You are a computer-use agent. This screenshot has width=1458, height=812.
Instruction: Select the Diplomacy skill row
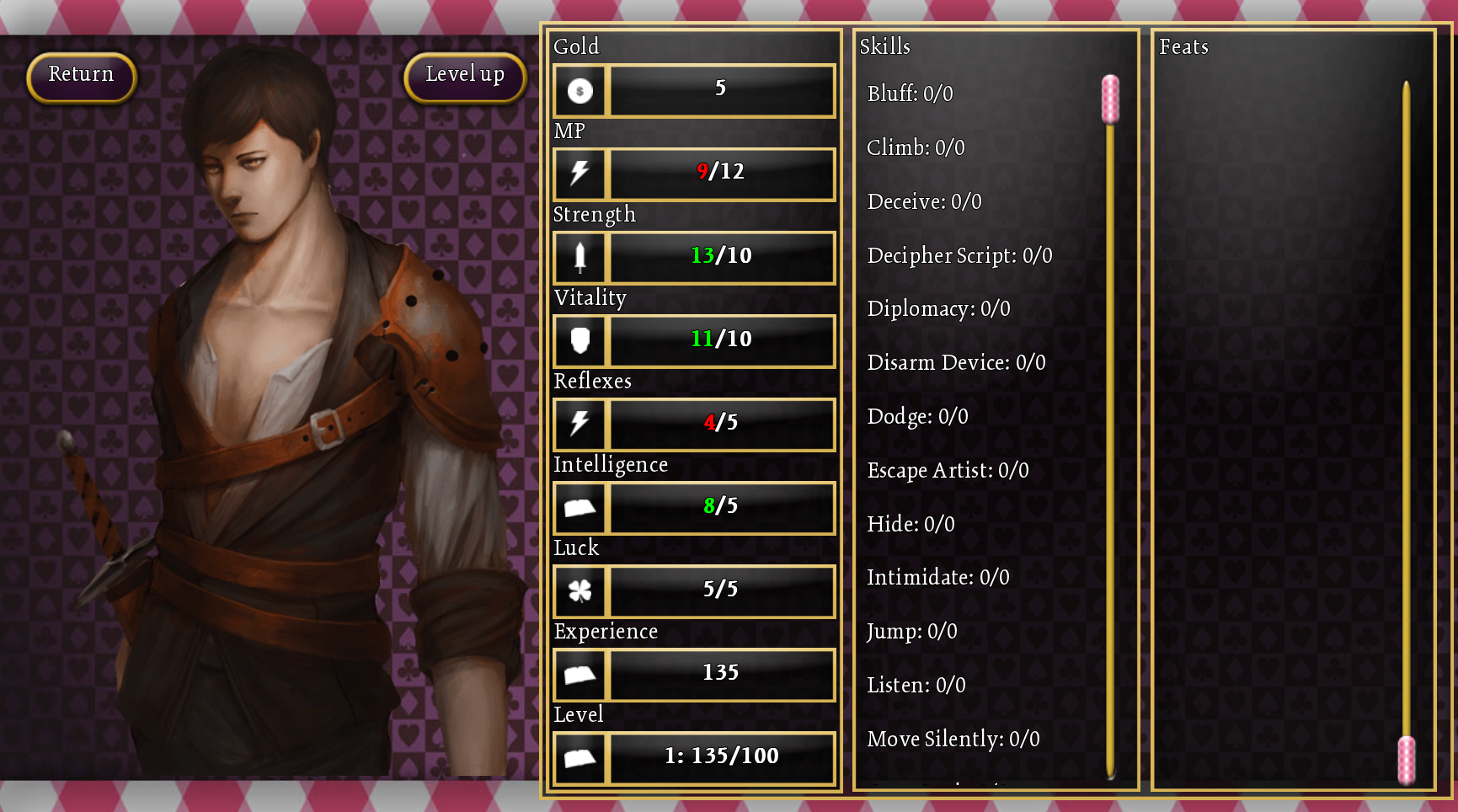[x=938, y=309]
